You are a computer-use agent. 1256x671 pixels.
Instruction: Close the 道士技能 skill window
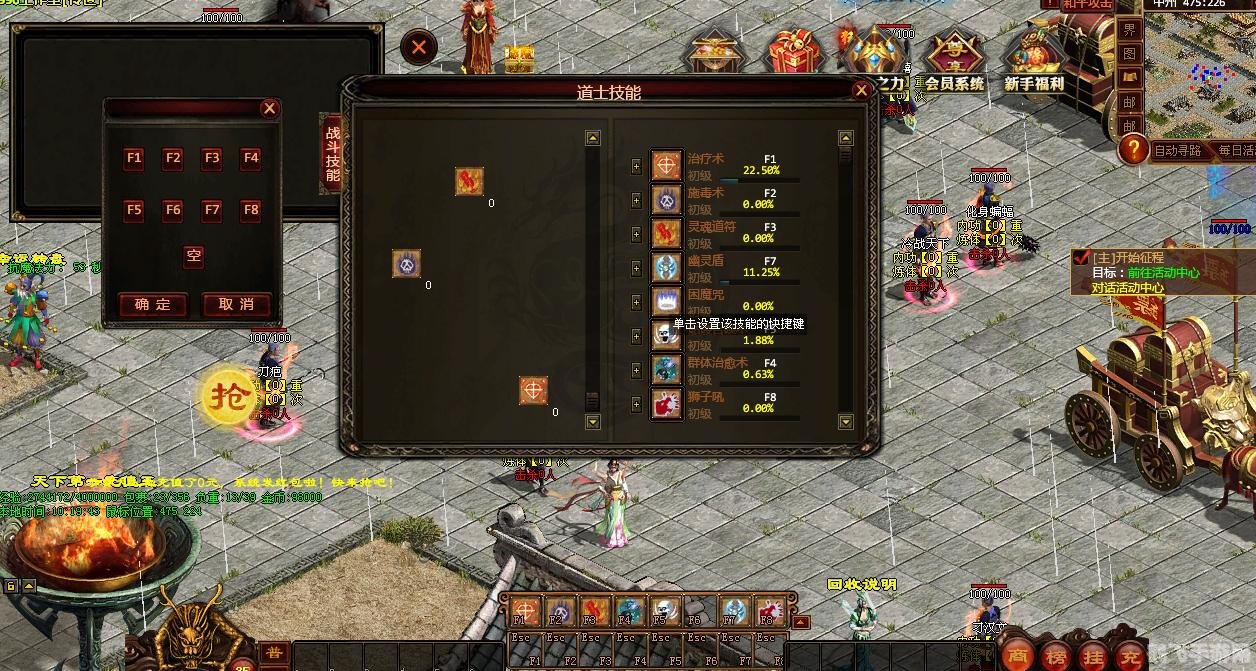pos(861,90)
